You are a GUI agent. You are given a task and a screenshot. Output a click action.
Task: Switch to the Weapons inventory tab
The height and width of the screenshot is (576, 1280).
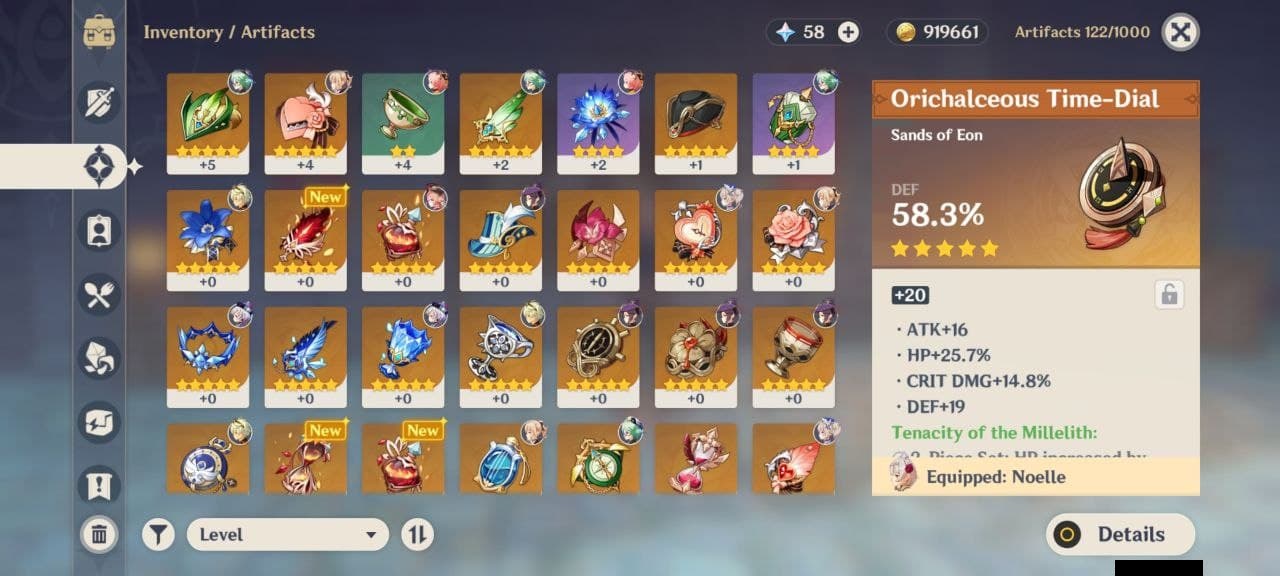point(100,102)
